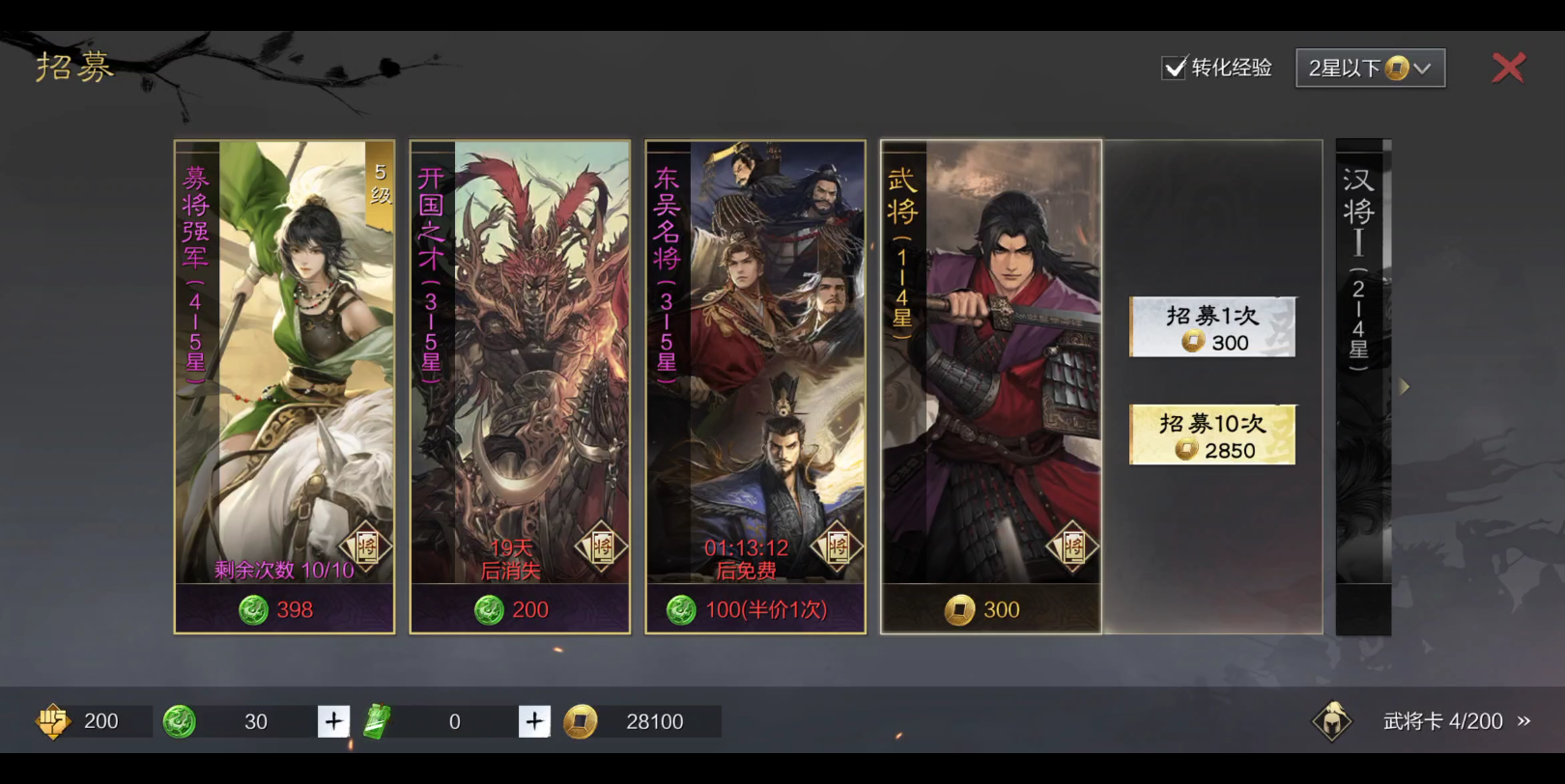The height and width of the screenshot is (784, 1565).
Task: Recruit ten times with 招募10次 for 2850
Action: tap(1212, 435)
